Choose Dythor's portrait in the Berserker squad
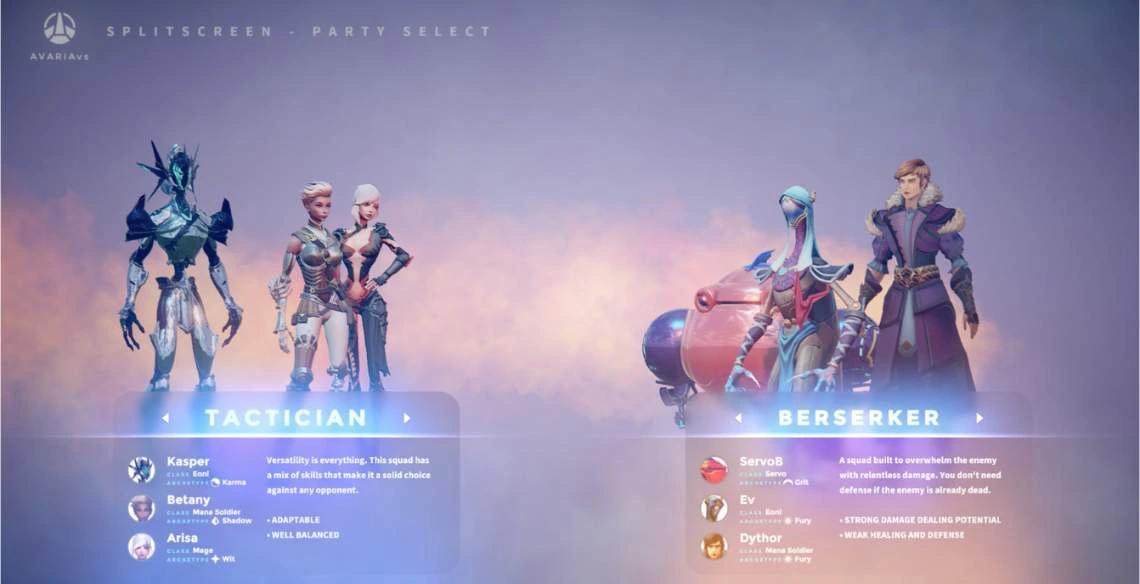 [714, 546]
